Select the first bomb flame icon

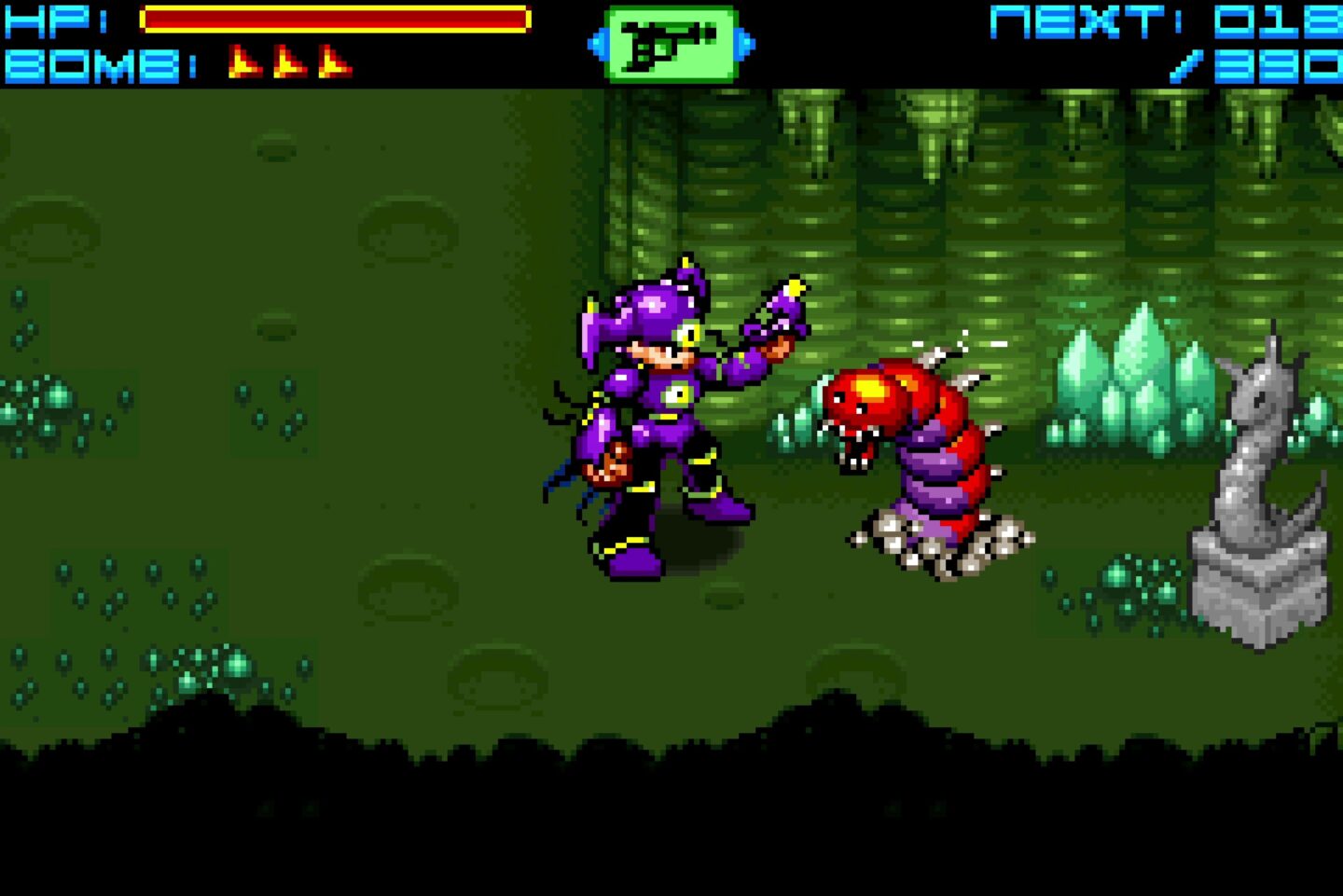pos(245,62)
